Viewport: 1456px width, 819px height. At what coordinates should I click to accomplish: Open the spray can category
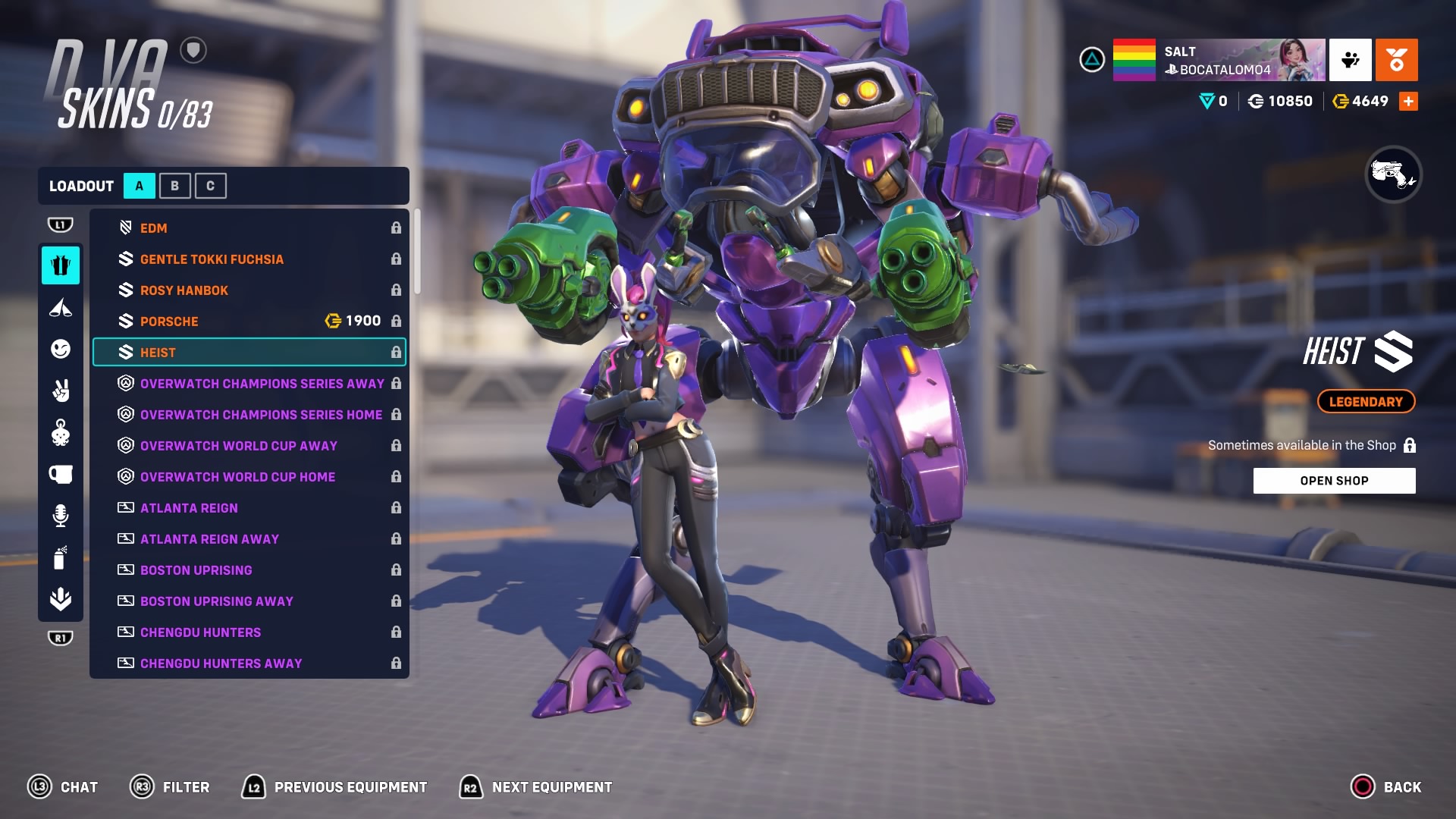pyautogui.click(x=61, y=558)
